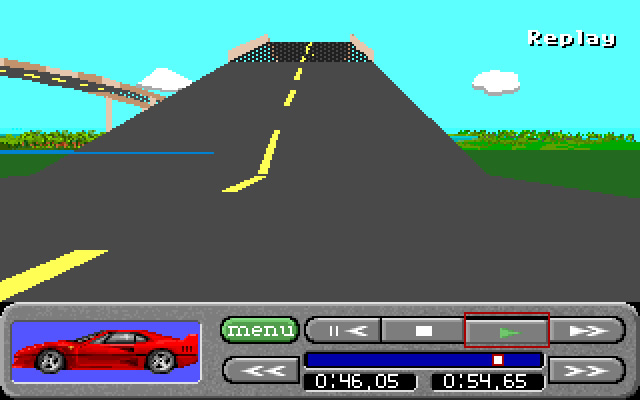Fast forward the replay playback
This screenshot has width=640, height=400.
pyautogui.click(x=587, y=330)
